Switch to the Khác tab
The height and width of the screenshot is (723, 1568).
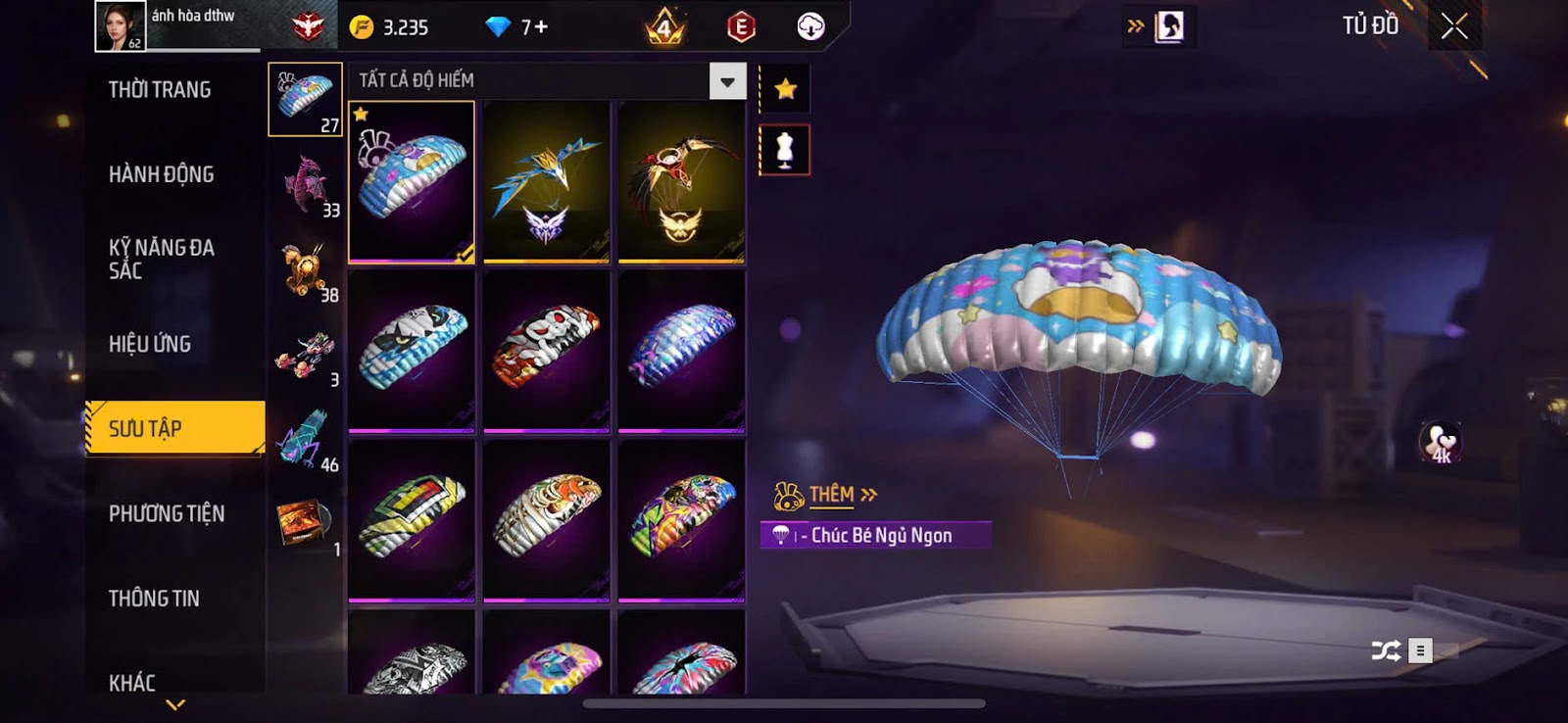click(x=132, y=682)
